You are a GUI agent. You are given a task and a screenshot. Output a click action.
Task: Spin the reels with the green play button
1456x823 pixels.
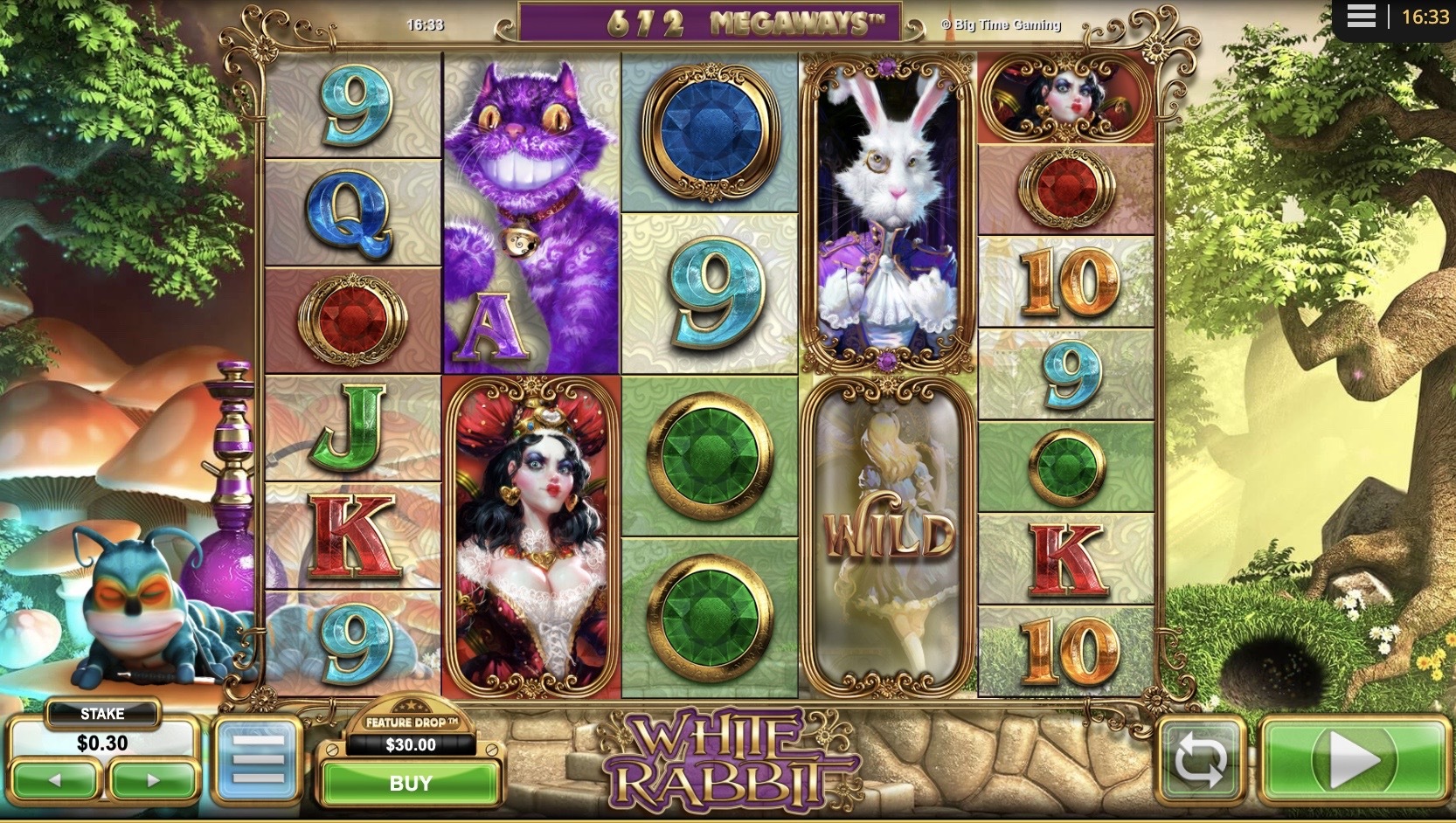pyautogui.click(x=1353, y=759)
